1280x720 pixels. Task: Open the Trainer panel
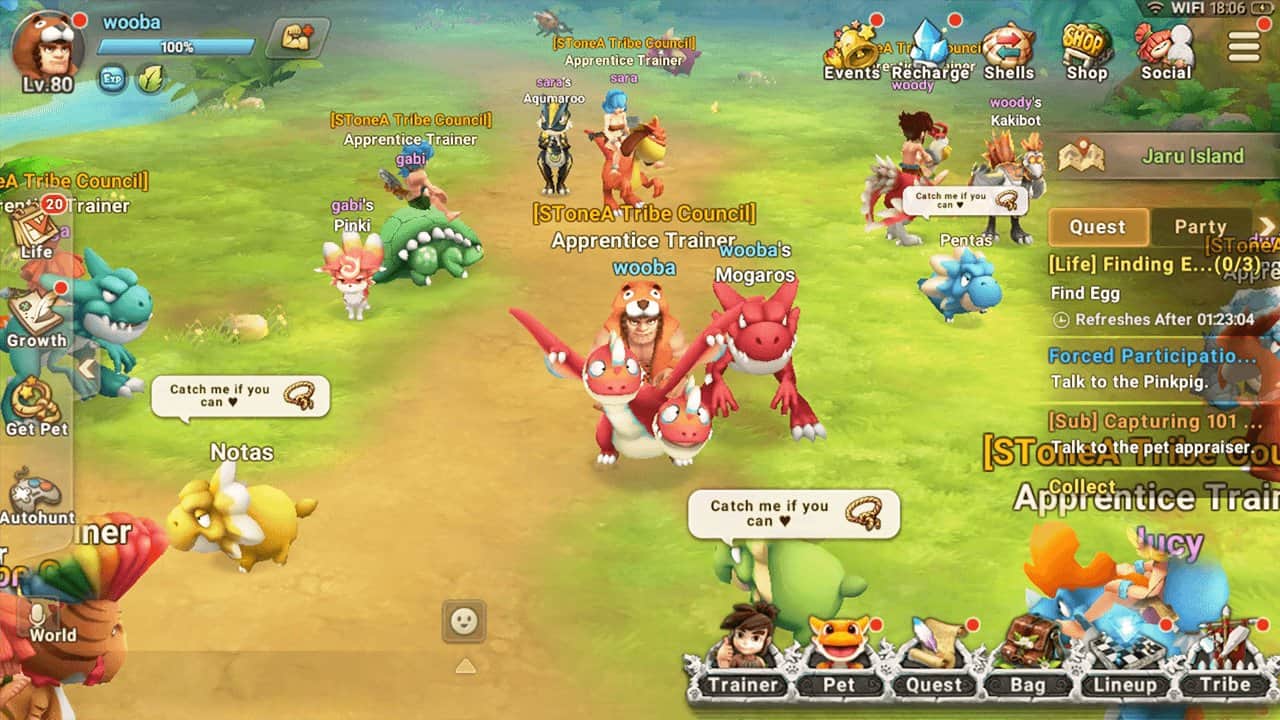[743, 655]
